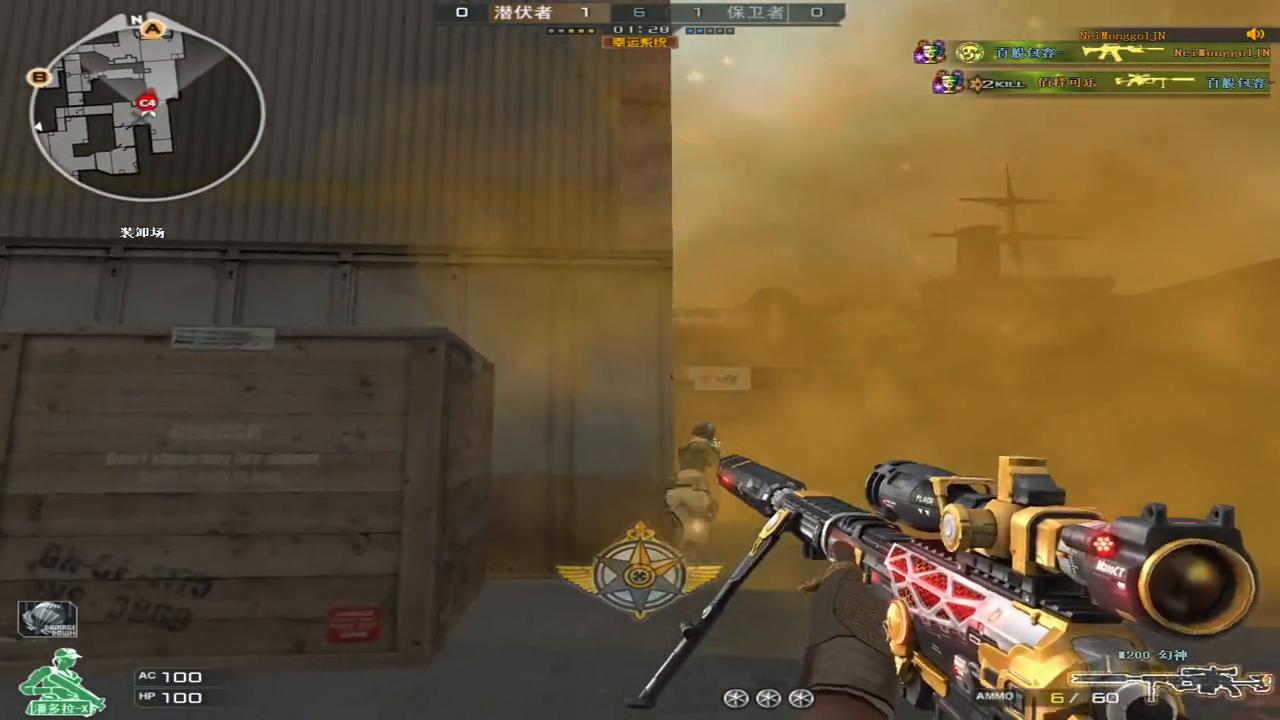Open the 2KILL kill feed entry
The height and width of the screenshot is (720, 1280).
click(1100, 82)
